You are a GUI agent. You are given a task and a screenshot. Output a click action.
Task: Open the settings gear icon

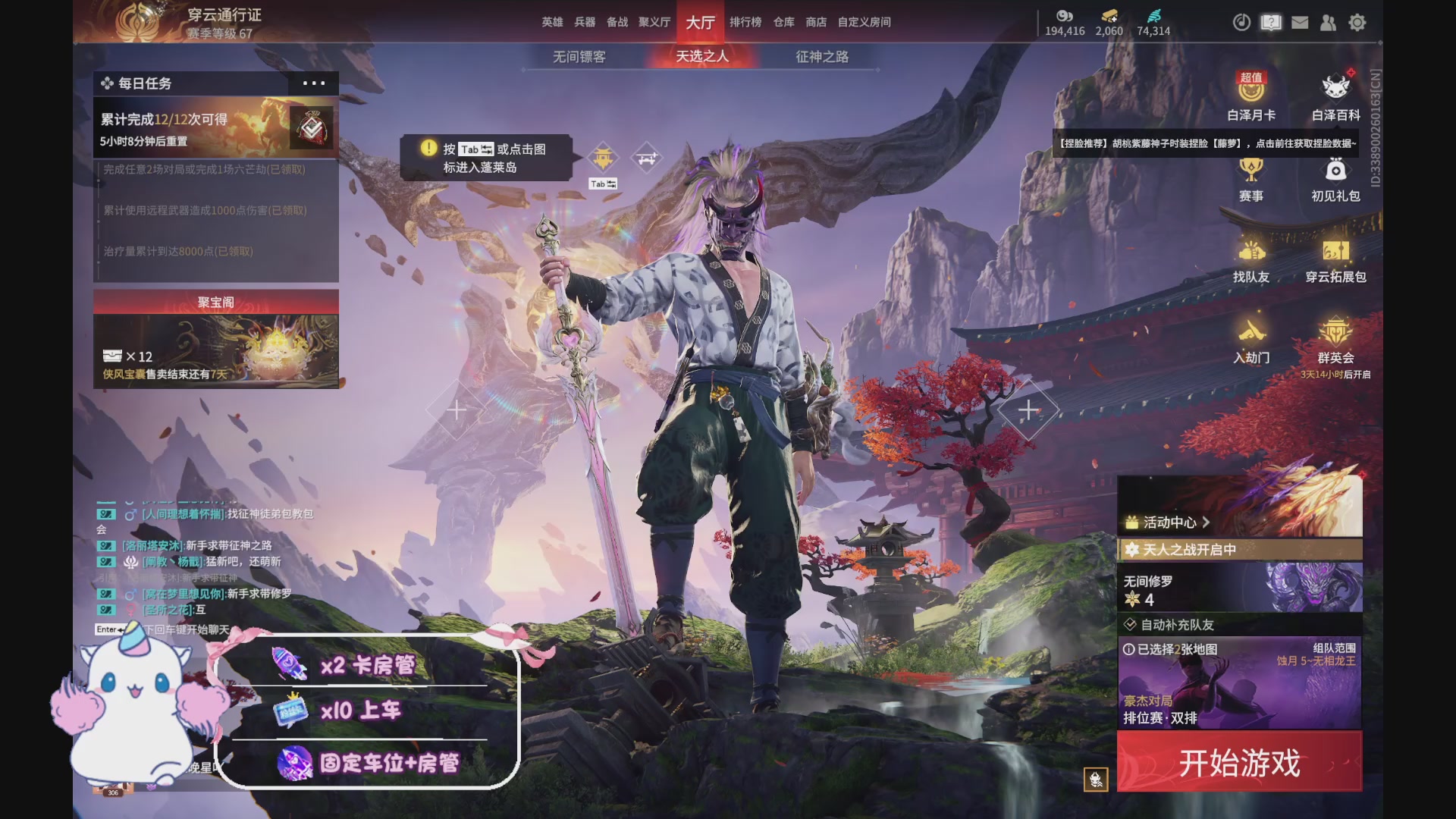click(1357, 23)
